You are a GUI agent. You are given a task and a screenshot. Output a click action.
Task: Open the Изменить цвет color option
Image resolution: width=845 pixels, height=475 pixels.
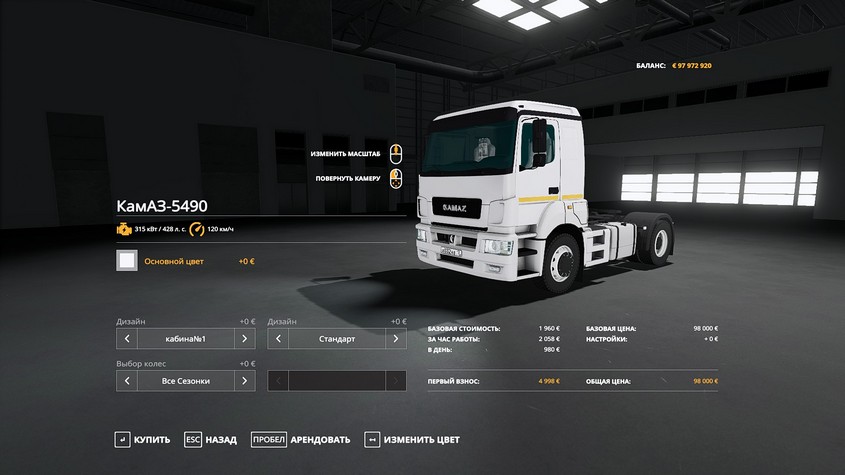pyautogui.click(x=412, y=439)
